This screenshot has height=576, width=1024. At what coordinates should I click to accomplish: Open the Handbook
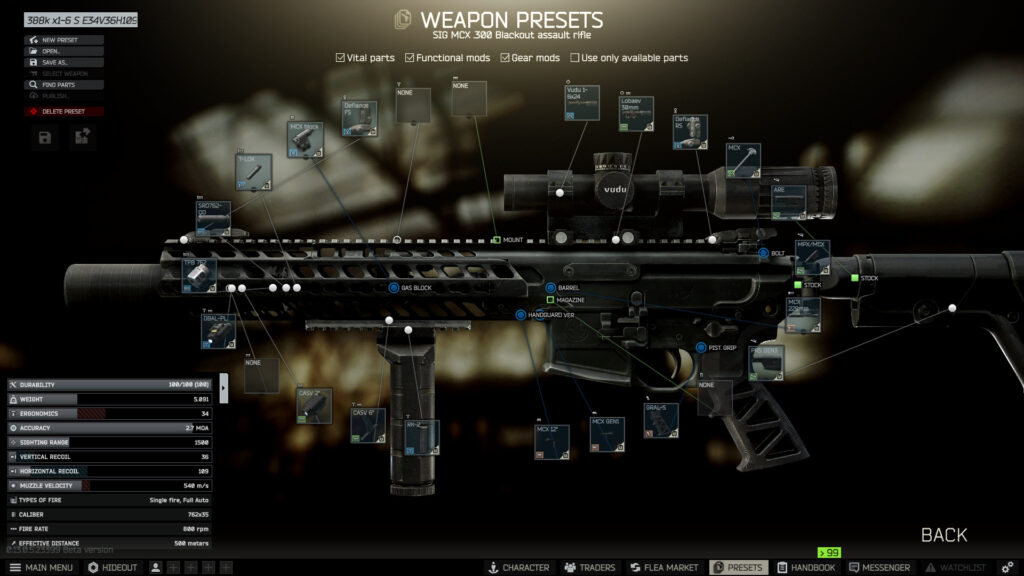click(806, 568)
